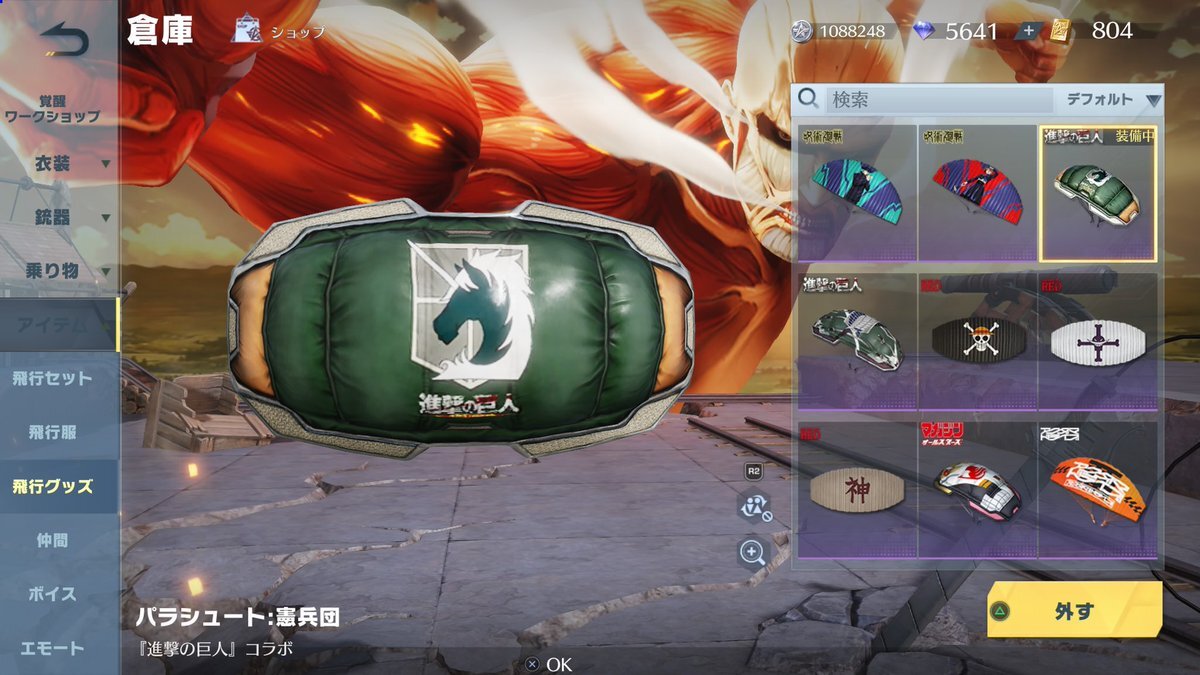Select the orange and black parachute
This screenshot has width=1200, height=675.
[1097, 490]
